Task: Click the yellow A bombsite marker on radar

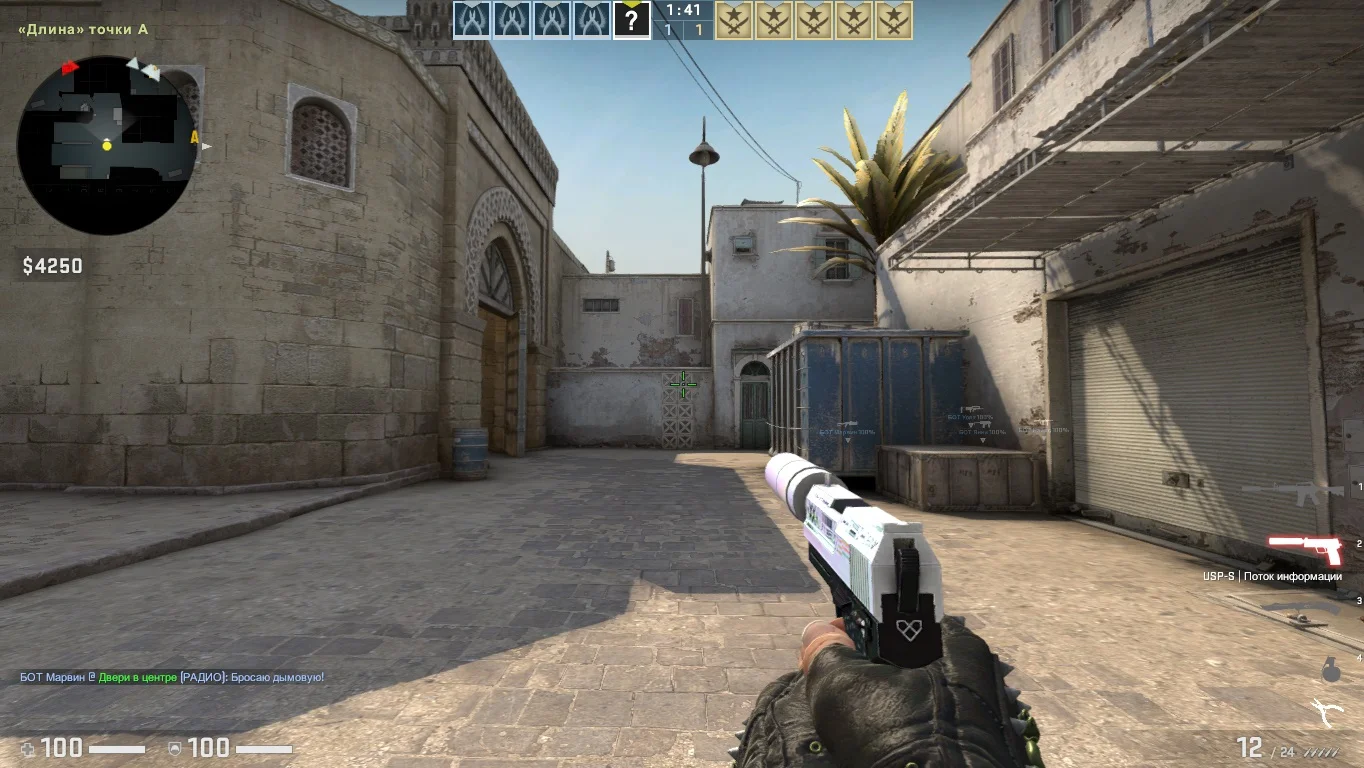Action: [194, 137]
